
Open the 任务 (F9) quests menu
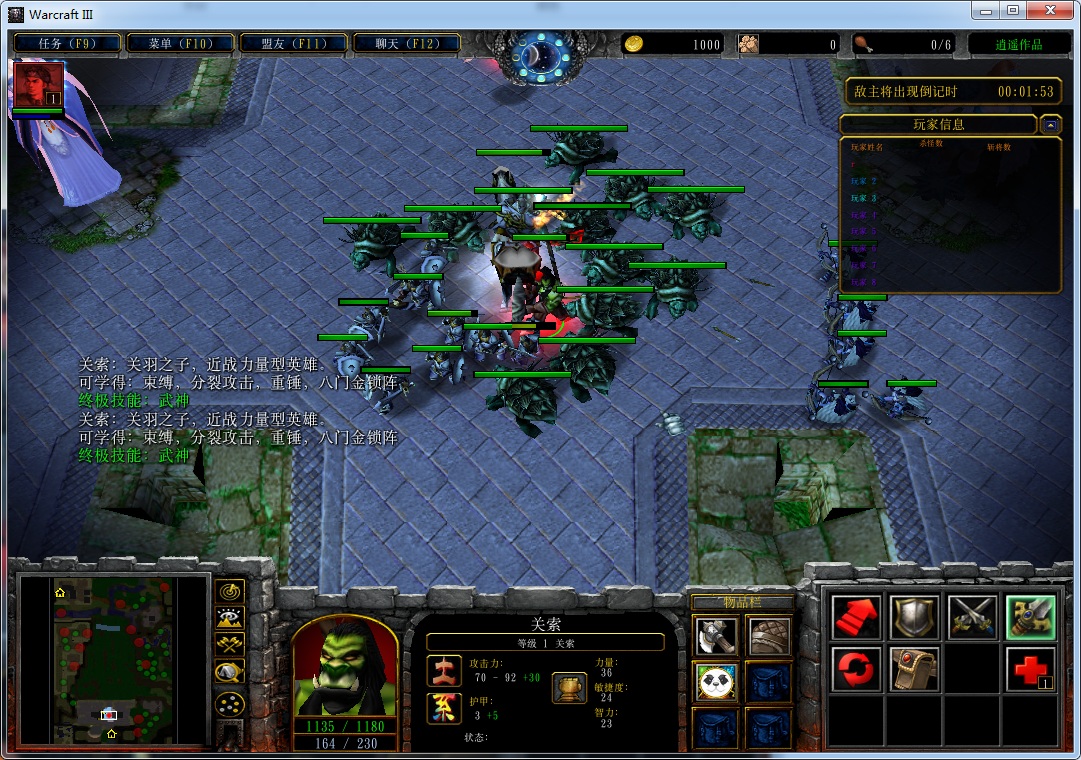click(x=67, y=43)
